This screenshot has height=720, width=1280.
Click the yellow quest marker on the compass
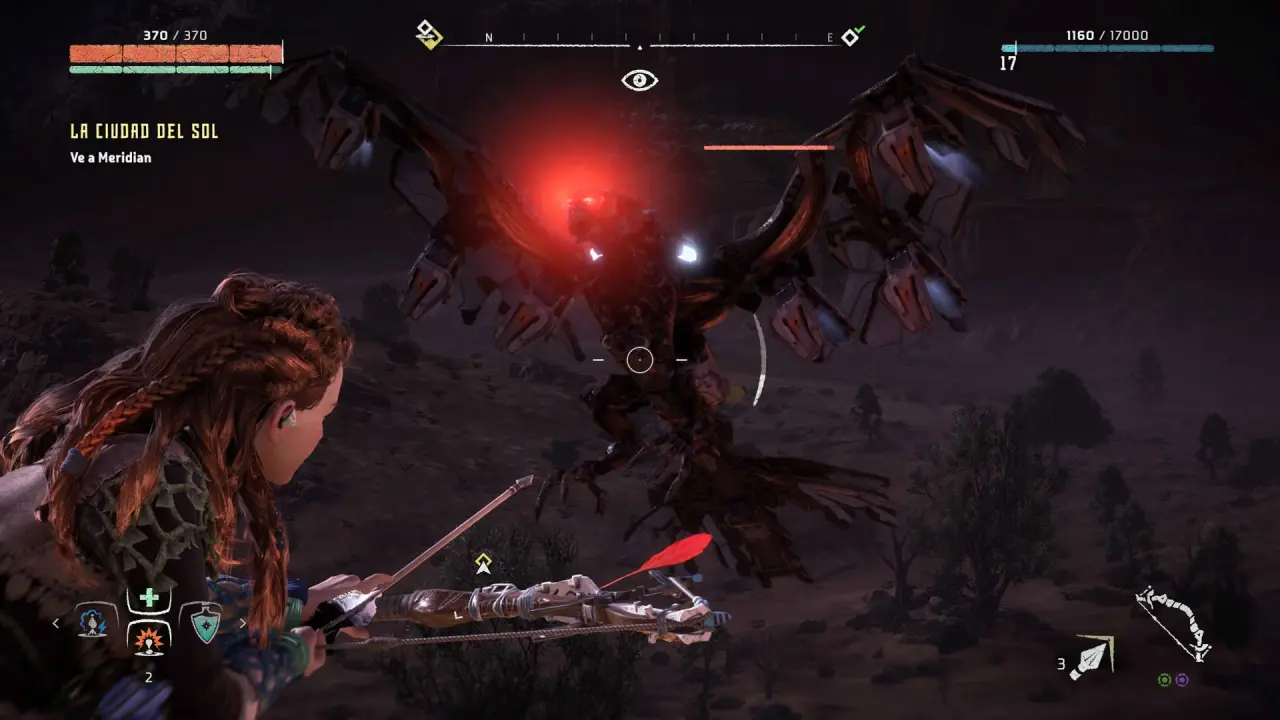428,35
